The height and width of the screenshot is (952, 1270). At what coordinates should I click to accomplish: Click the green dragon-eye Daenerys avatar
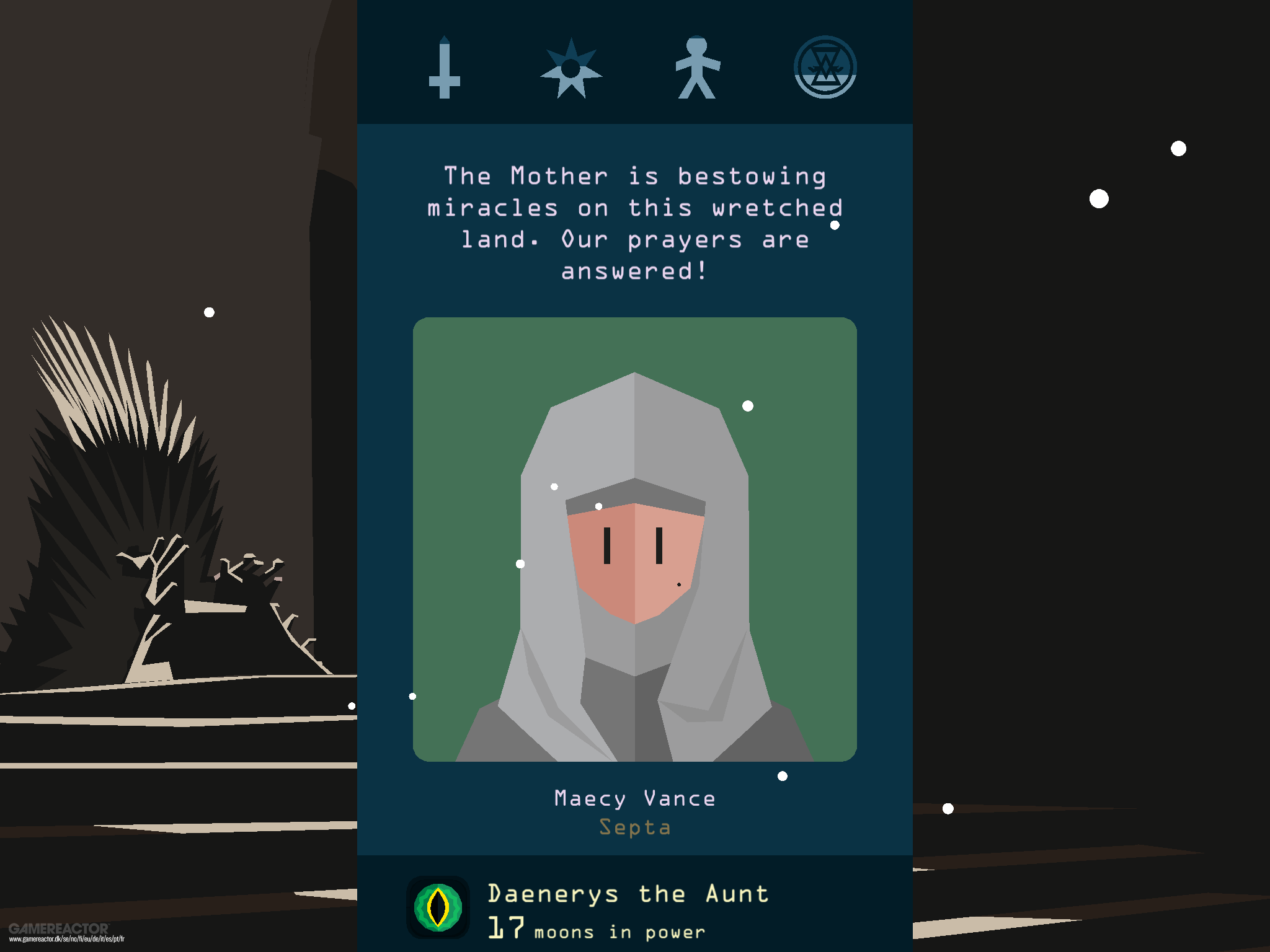(438, 907)
